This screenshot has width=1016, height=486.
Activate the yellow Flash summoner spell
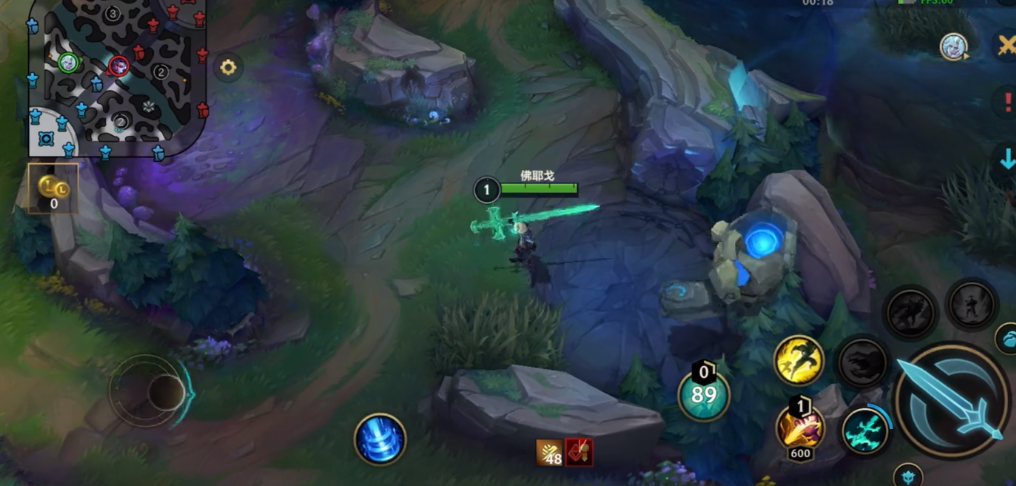[x=799, y=360]
